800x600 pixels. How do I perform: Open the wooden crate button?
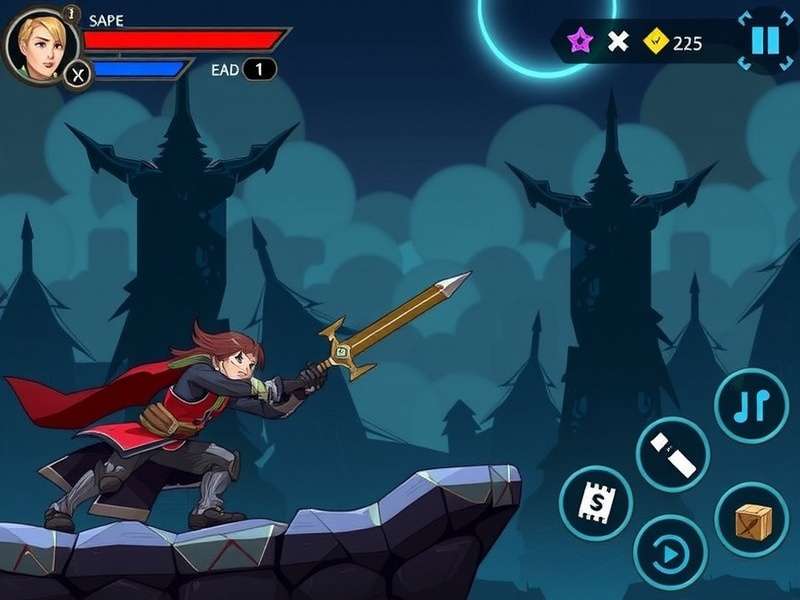[753, 520]
